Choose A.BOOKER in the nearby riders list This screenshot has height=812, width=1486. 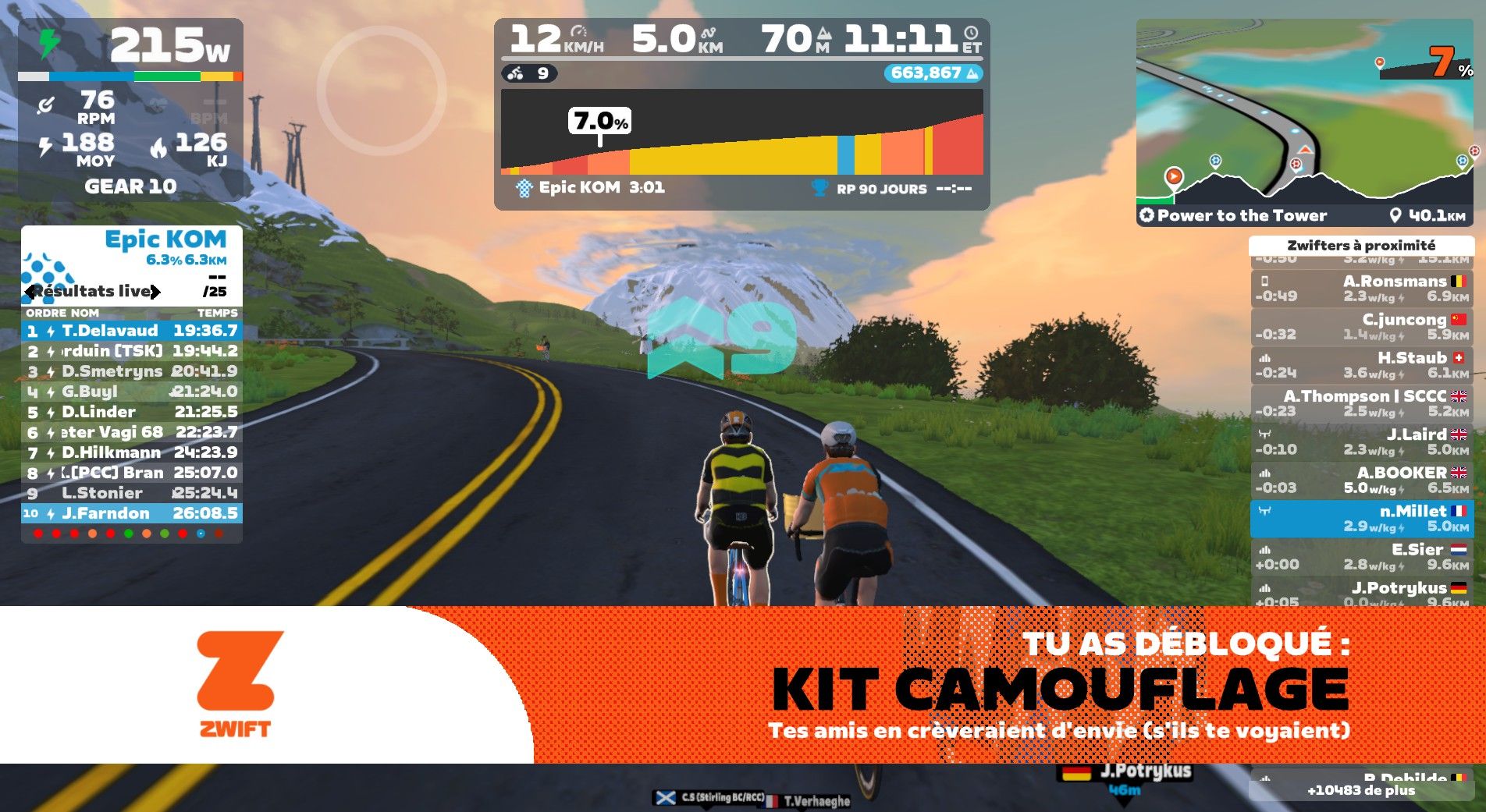click(x=1361, y=480)
